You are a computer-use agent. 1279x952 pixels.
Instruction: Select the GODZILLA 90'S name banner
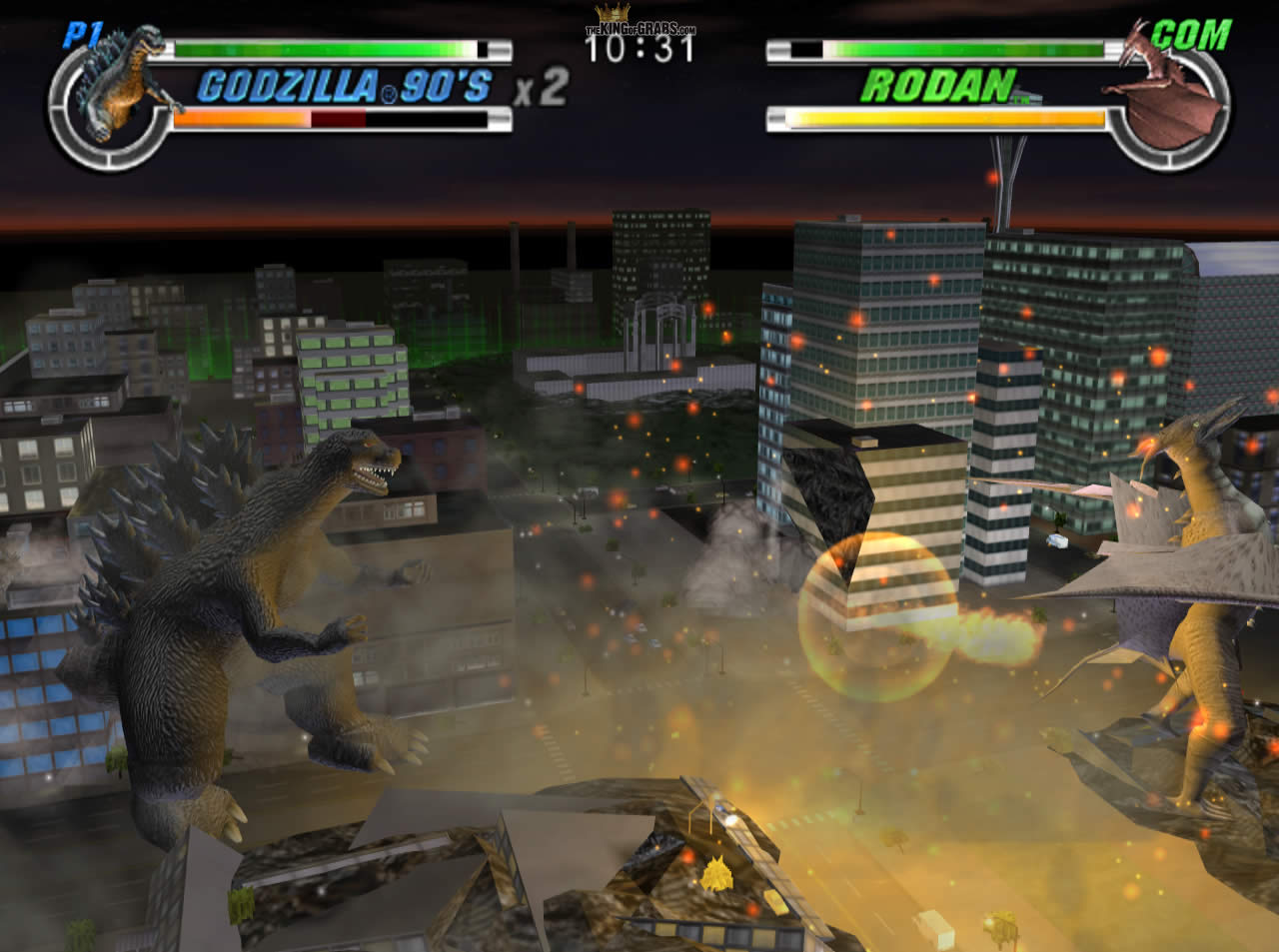click(345, 88)
